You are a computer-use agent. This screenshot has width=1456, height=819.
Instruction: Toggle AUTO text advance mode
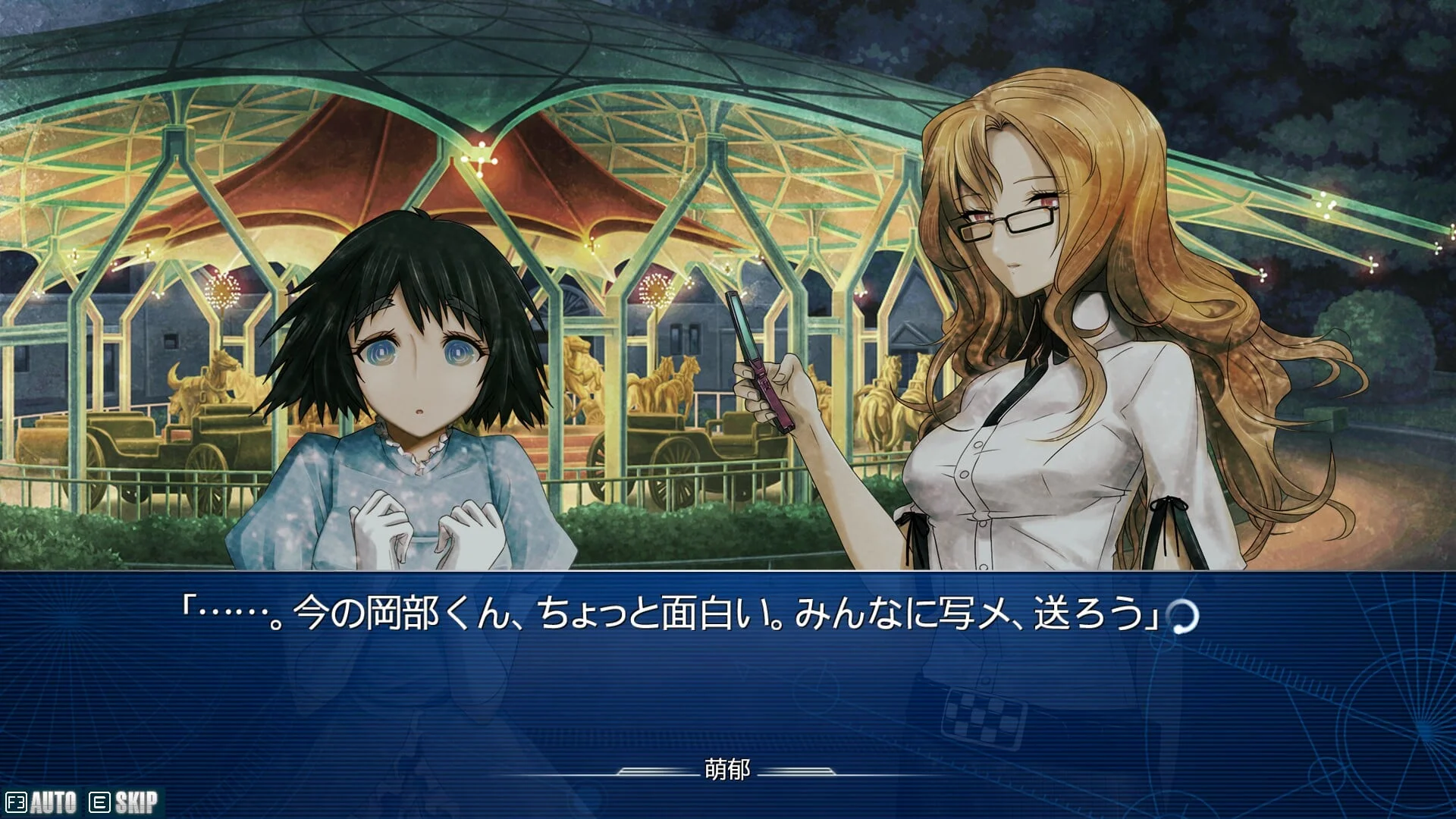[42, 802]
